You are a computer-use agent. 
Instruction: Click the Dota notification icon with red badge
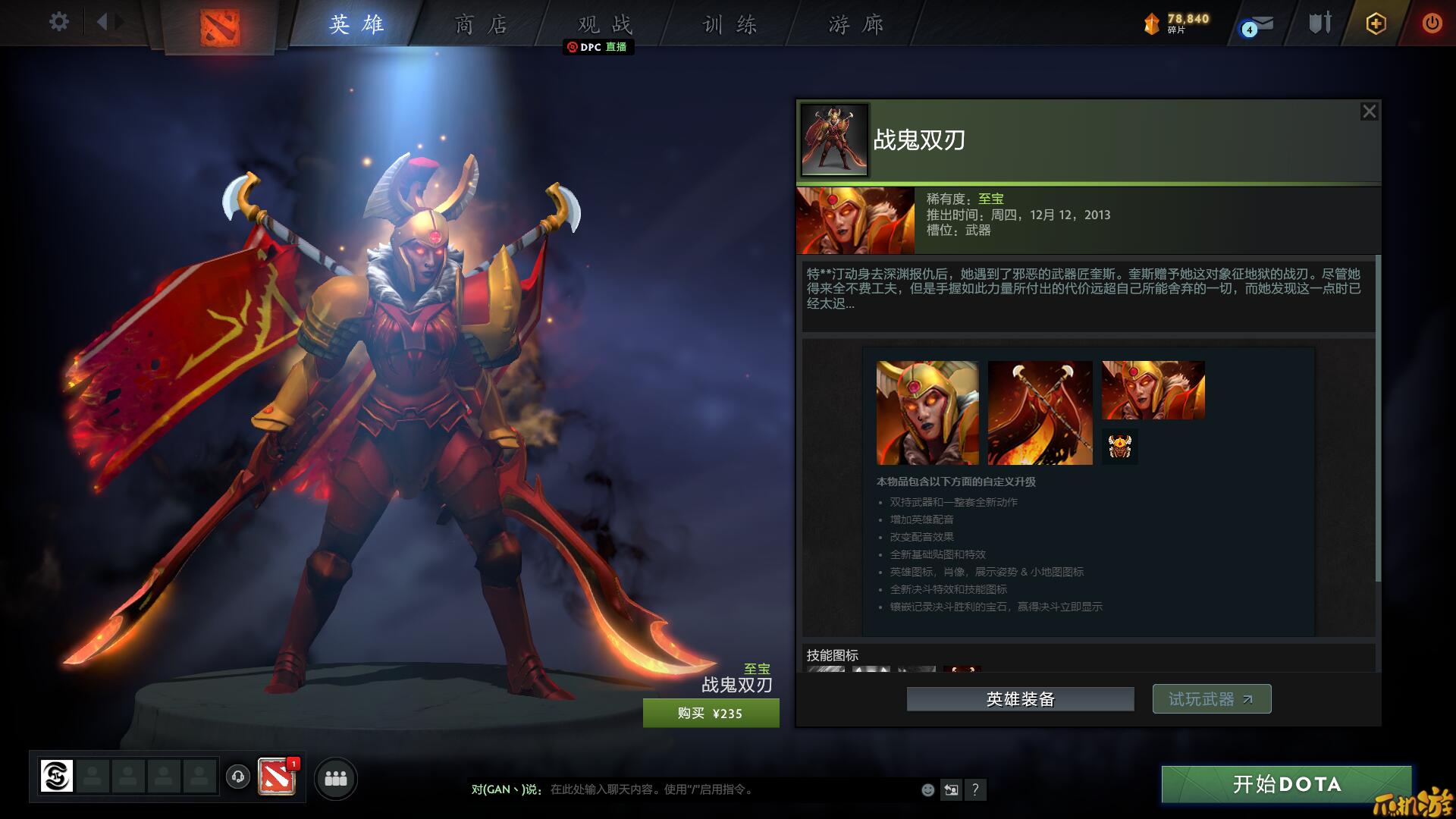(276, 777)
